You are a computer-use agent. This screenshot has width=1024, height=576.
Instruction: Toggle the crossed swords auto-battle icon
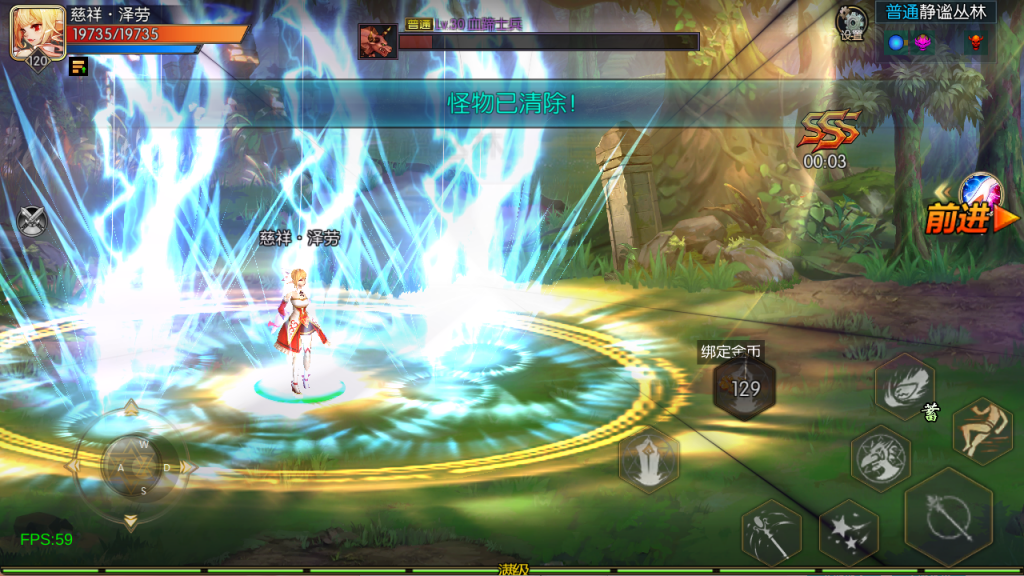pos(32,219)
